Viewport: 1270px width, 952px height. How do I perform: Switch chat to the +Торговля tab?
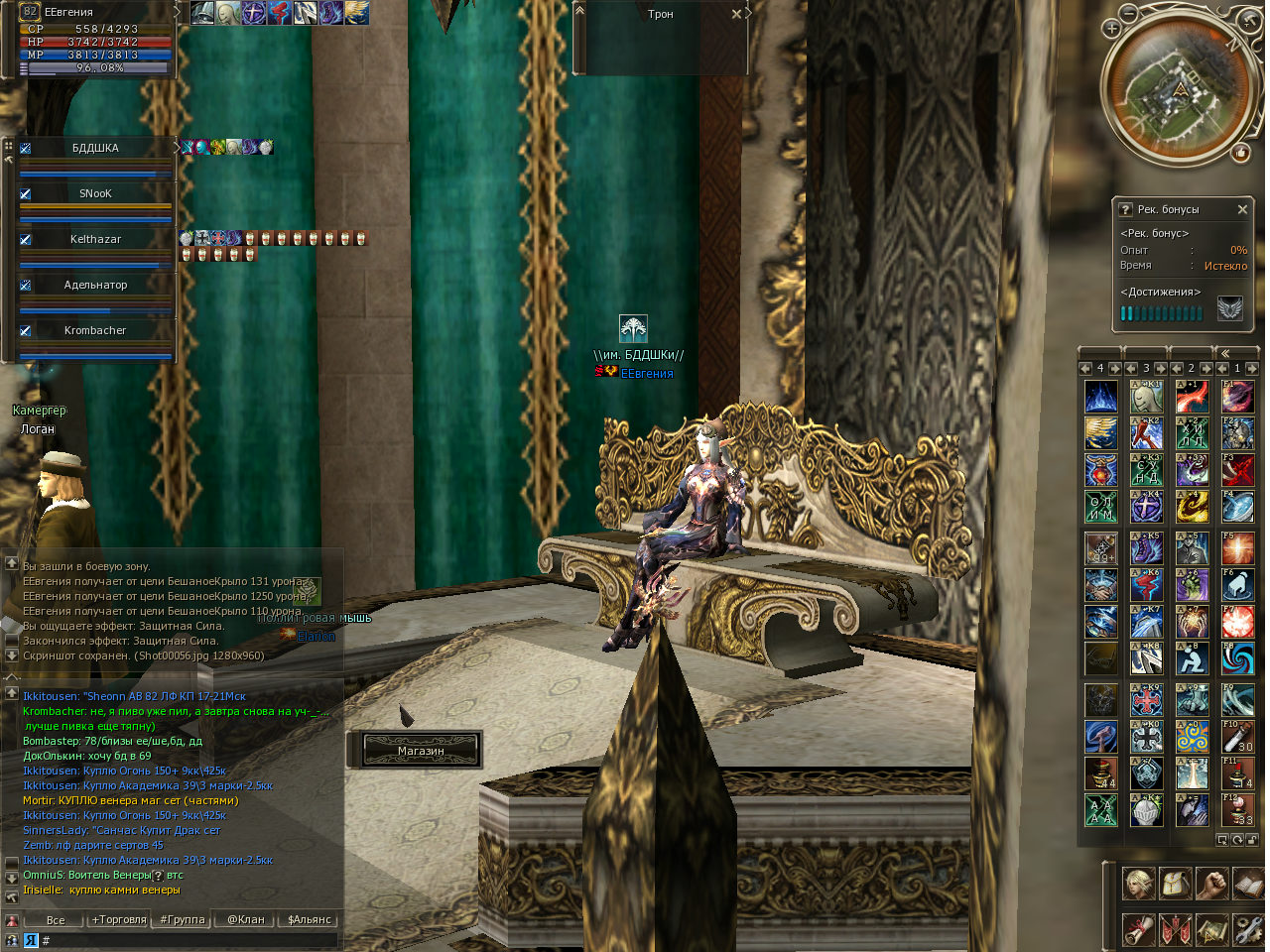(x=119, y=920)
